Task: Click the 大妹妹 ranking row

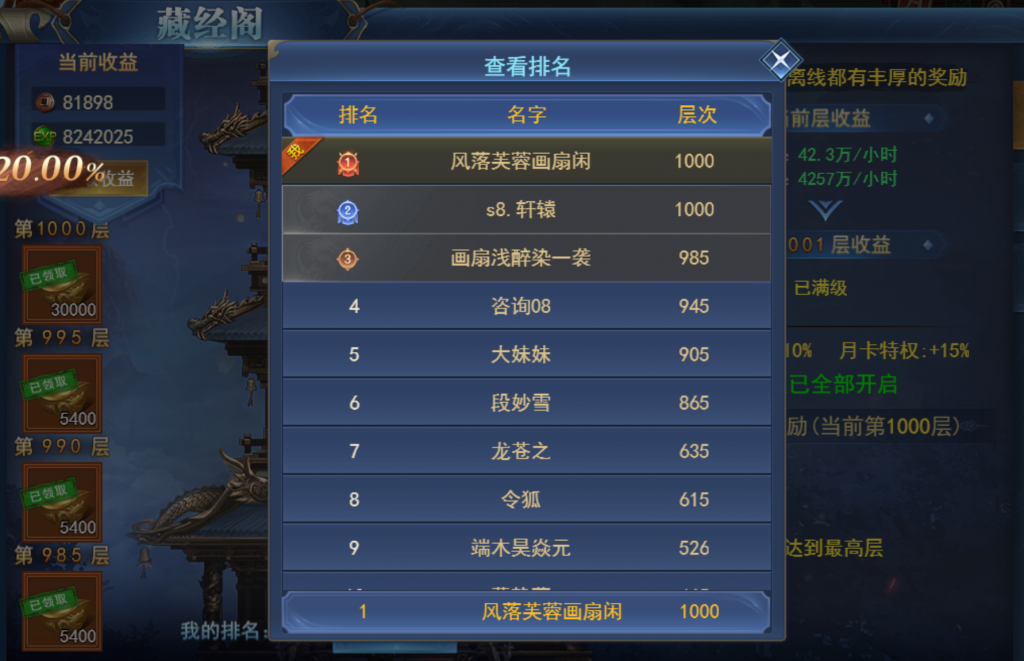Action: pyautogui.click(x=526, y=355)
